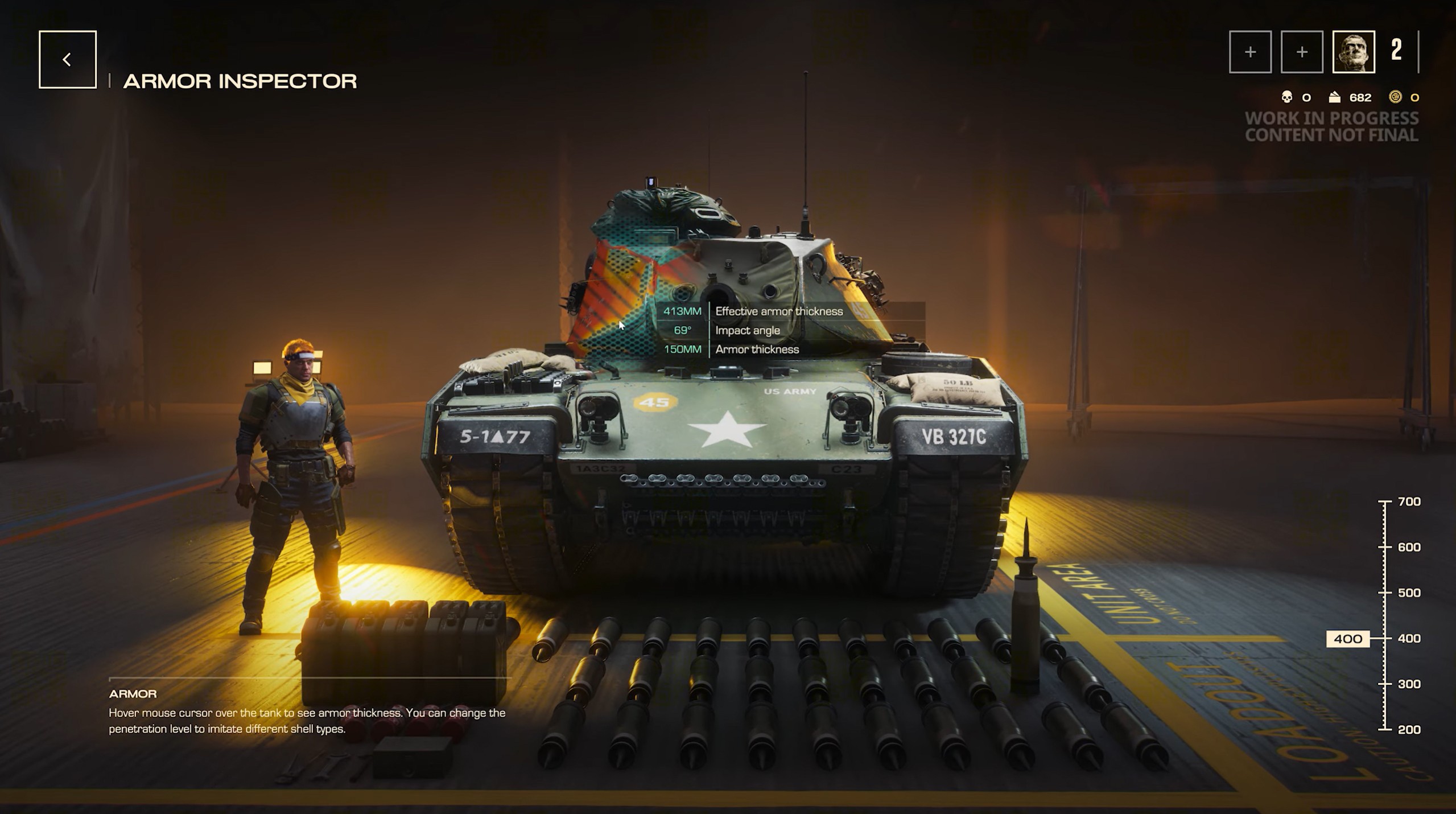Viewport: 1456px width, 814px height.
Task: Go back from the Armor Inspector
Action: (x=67, y=60)
